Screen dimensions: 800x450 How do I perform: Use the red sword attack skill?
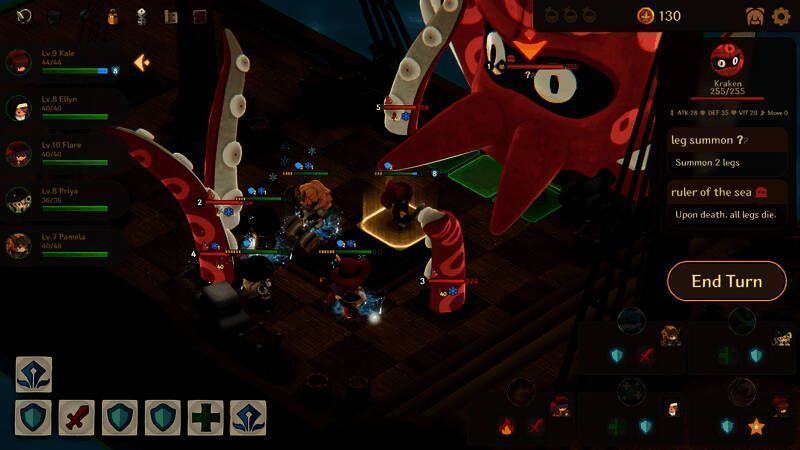[76, 417]
